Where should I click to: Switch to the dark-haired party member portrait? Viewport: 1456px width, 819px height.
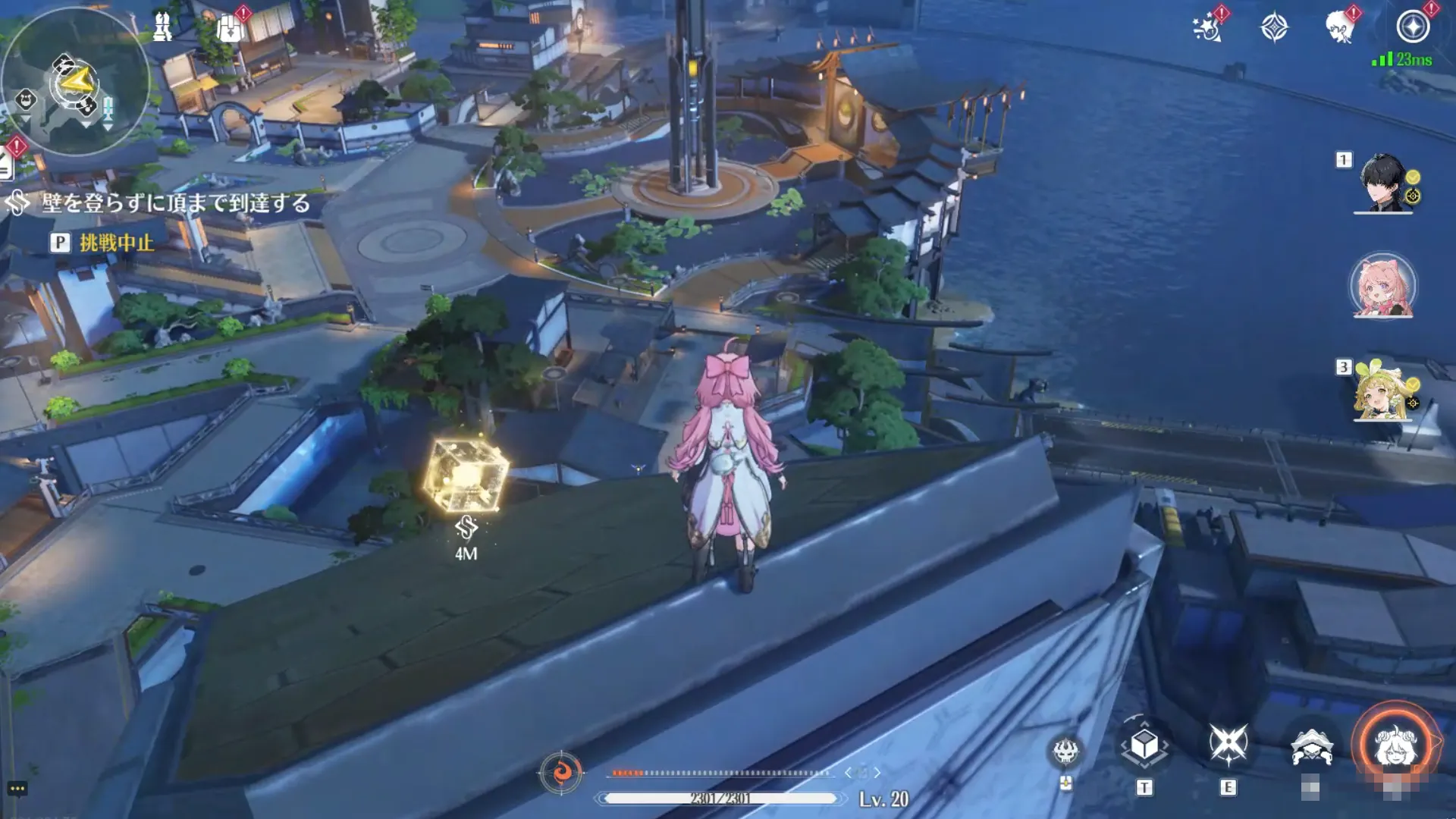click(1383, 184)
